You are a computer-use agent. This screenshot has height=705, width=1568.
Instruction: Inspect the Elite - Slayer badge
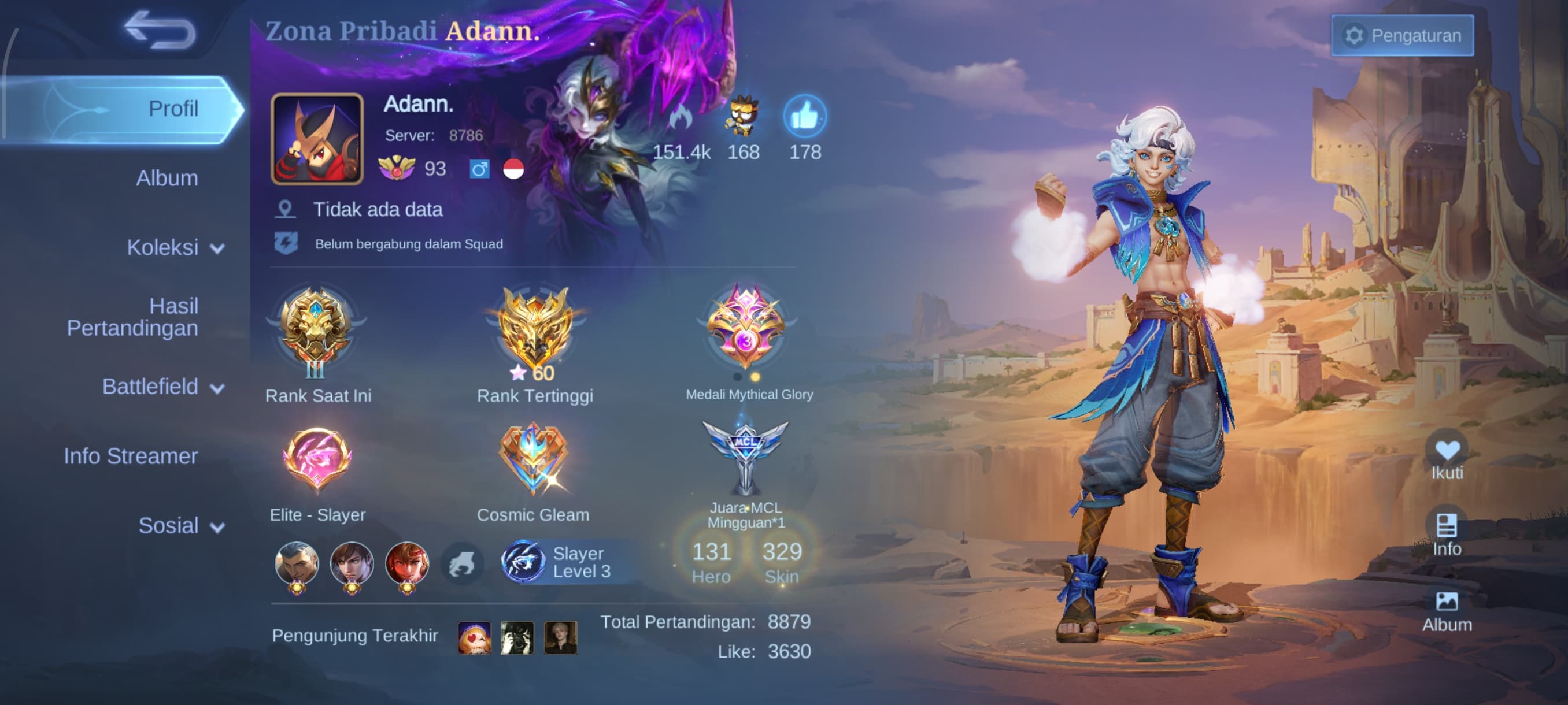coord(317,460)
